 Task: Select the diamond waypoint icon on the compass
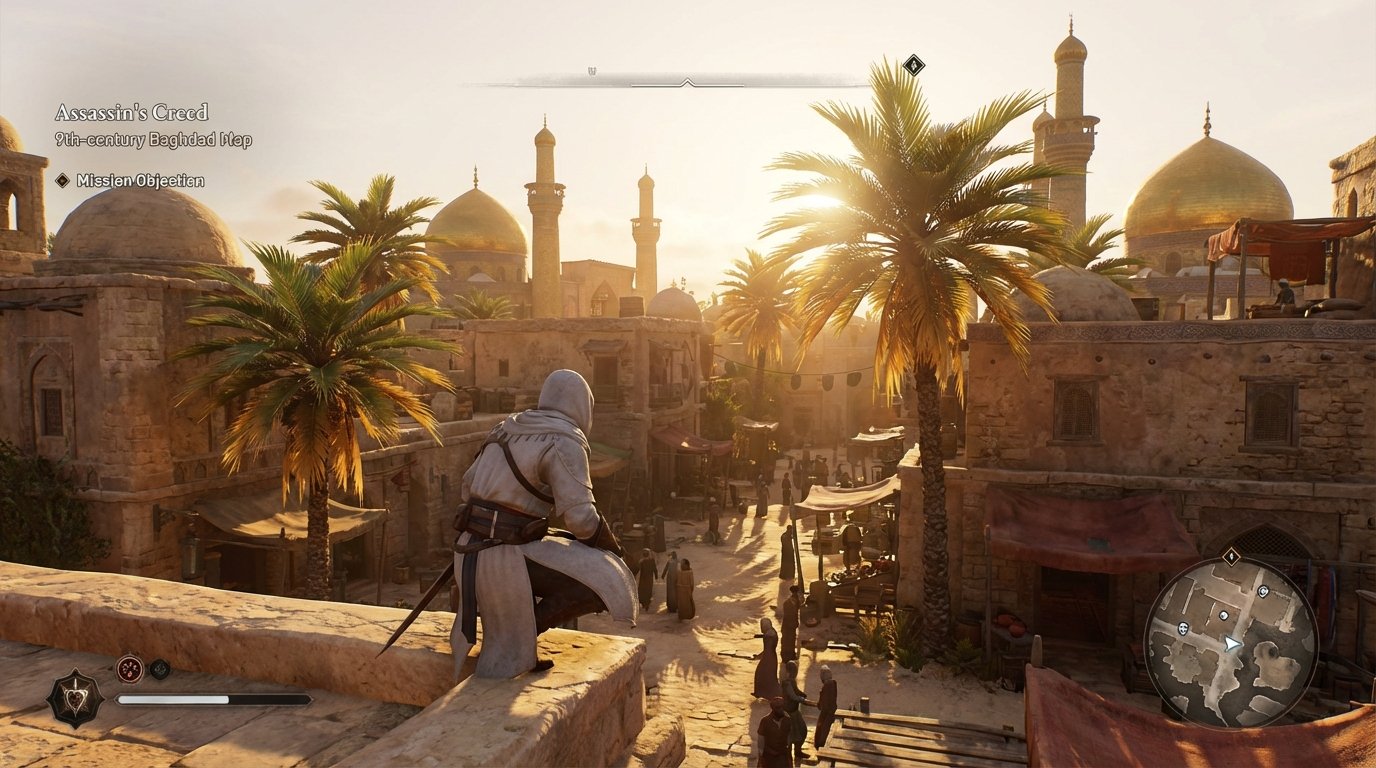[914, 64]
